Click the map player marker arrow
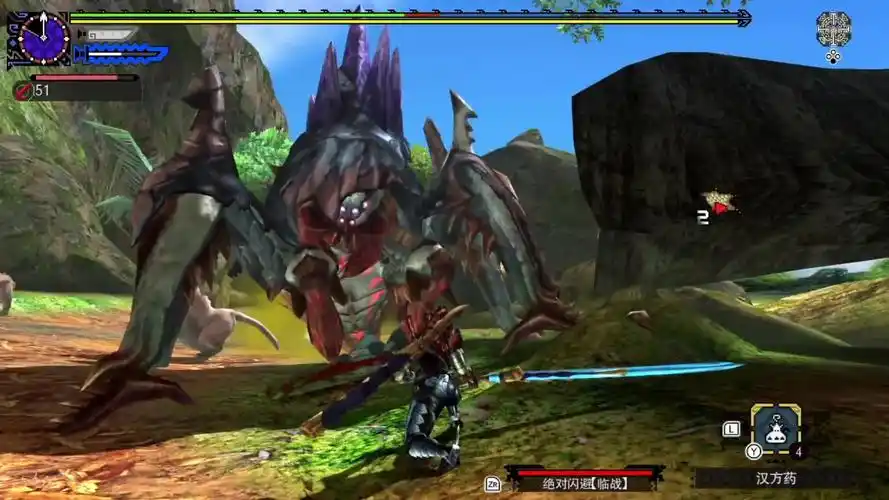The width and height of the screenshot is (889, 500). pyautogui.click(x=721, y=209)
